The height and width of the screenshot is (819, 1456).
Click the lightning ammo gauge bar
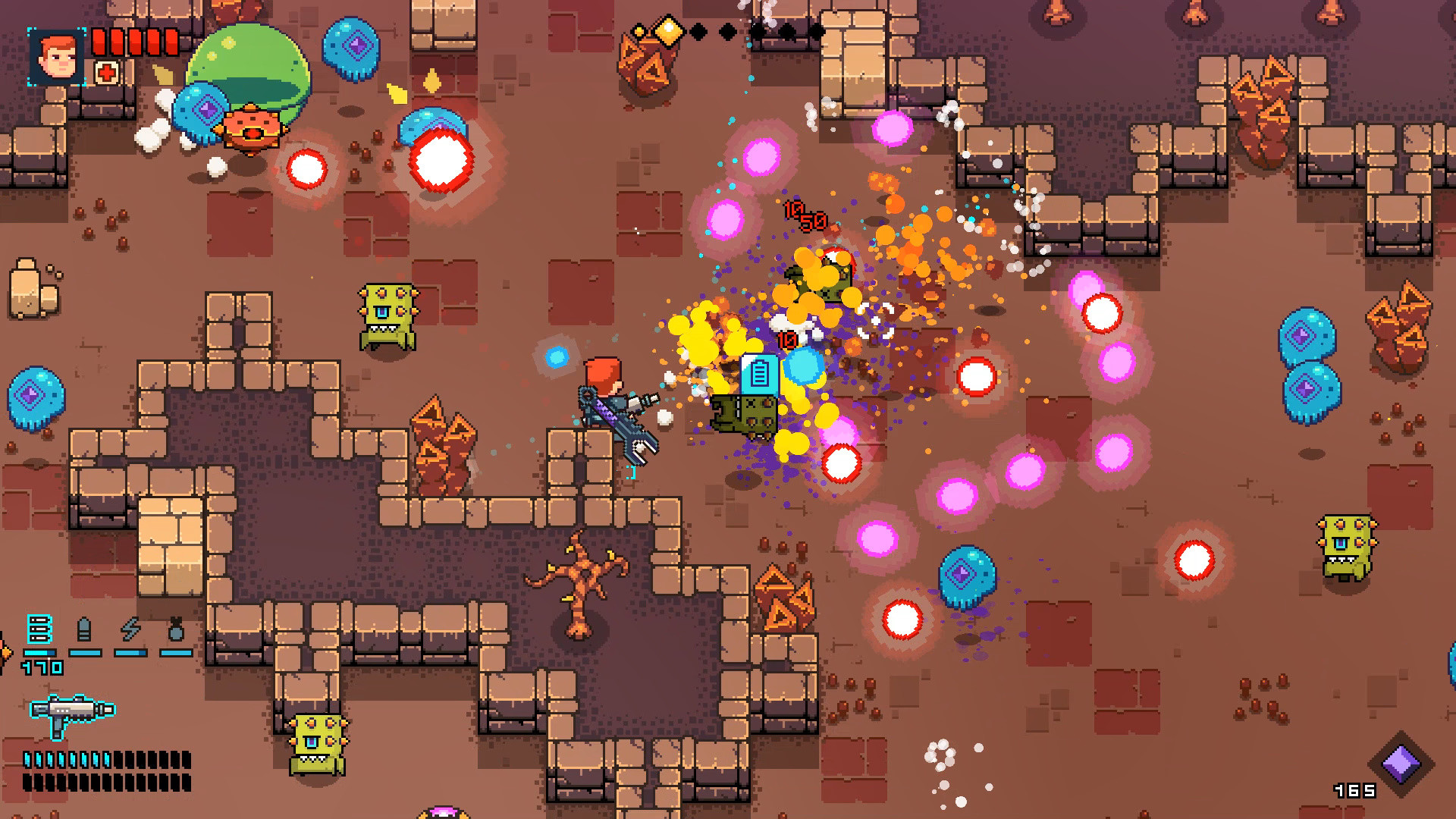(130, 653)
